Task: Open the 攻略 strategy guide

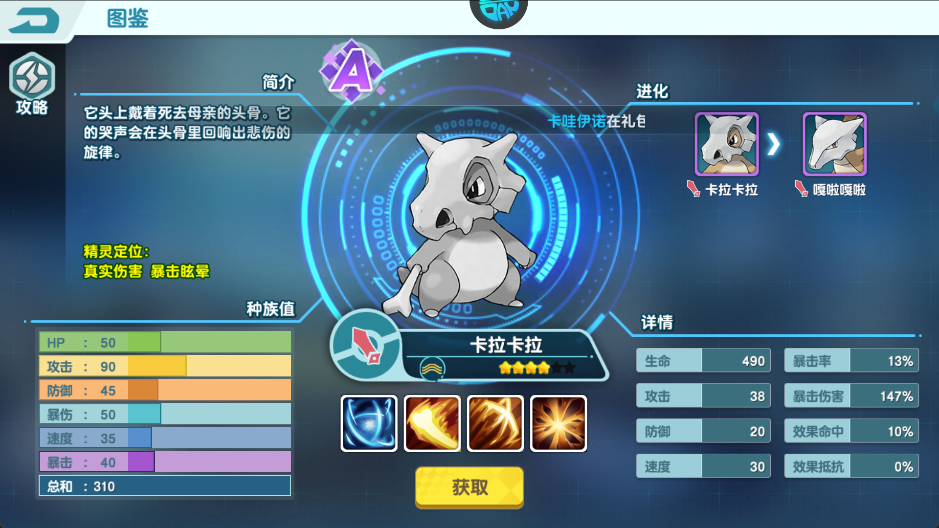Action: coord(31,84)
